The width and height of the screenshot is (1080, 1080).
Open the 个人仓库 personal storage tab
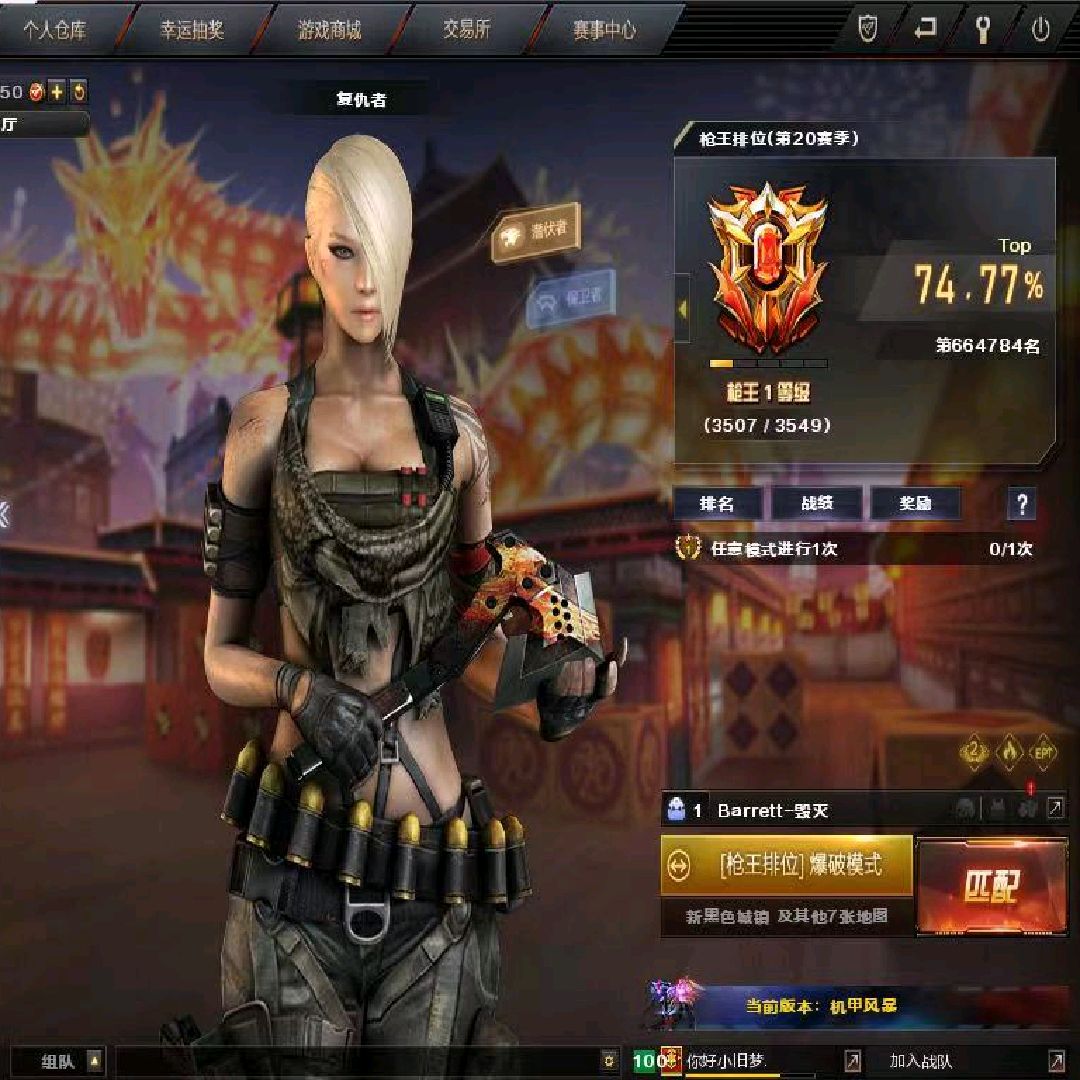[56, 29]
